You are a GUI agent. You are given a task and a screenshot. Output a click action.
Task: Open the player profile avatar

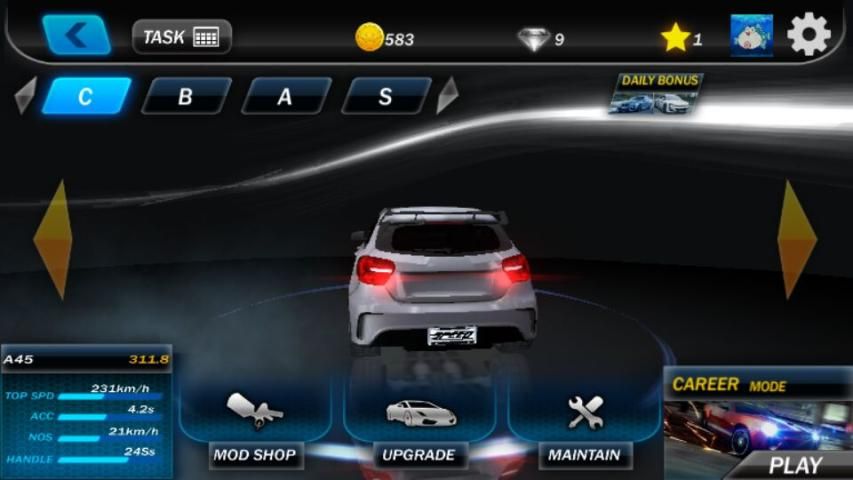tap(751, 36)
